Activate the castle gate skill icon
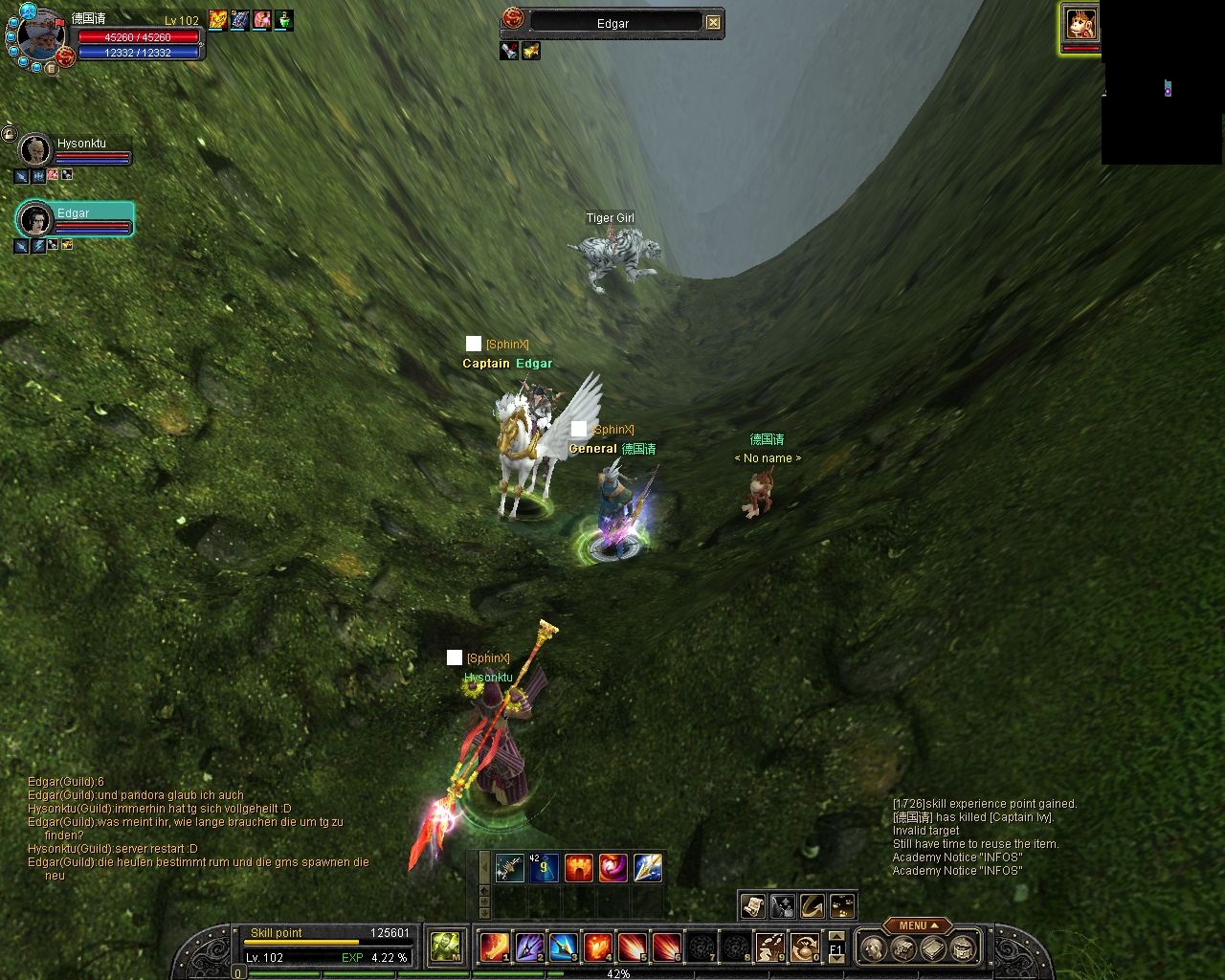The height and width of the screenshot is (980, 1225). [578, 868]
